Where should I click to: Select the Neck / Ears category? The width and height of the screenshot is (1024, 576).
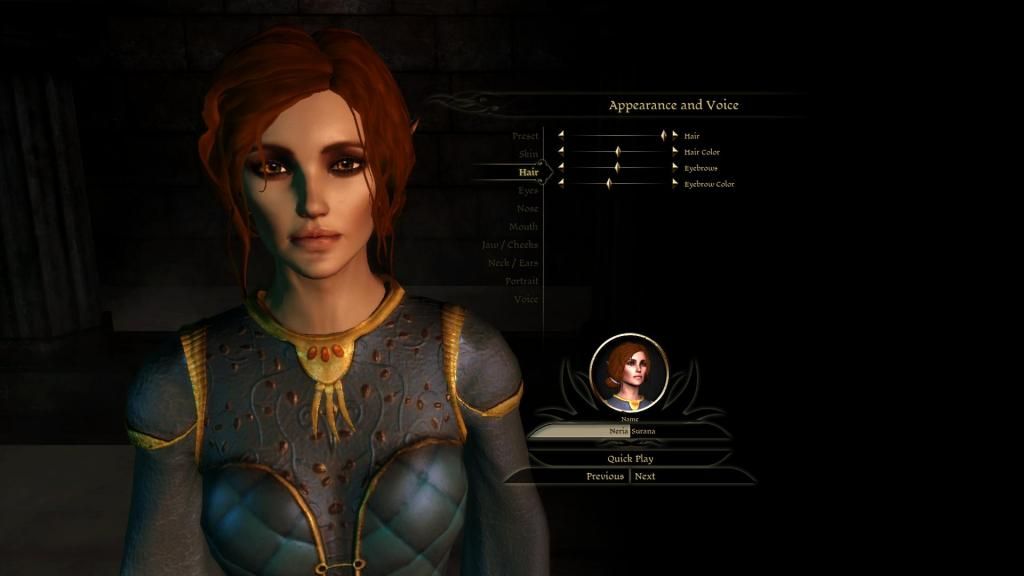(512, 263)
